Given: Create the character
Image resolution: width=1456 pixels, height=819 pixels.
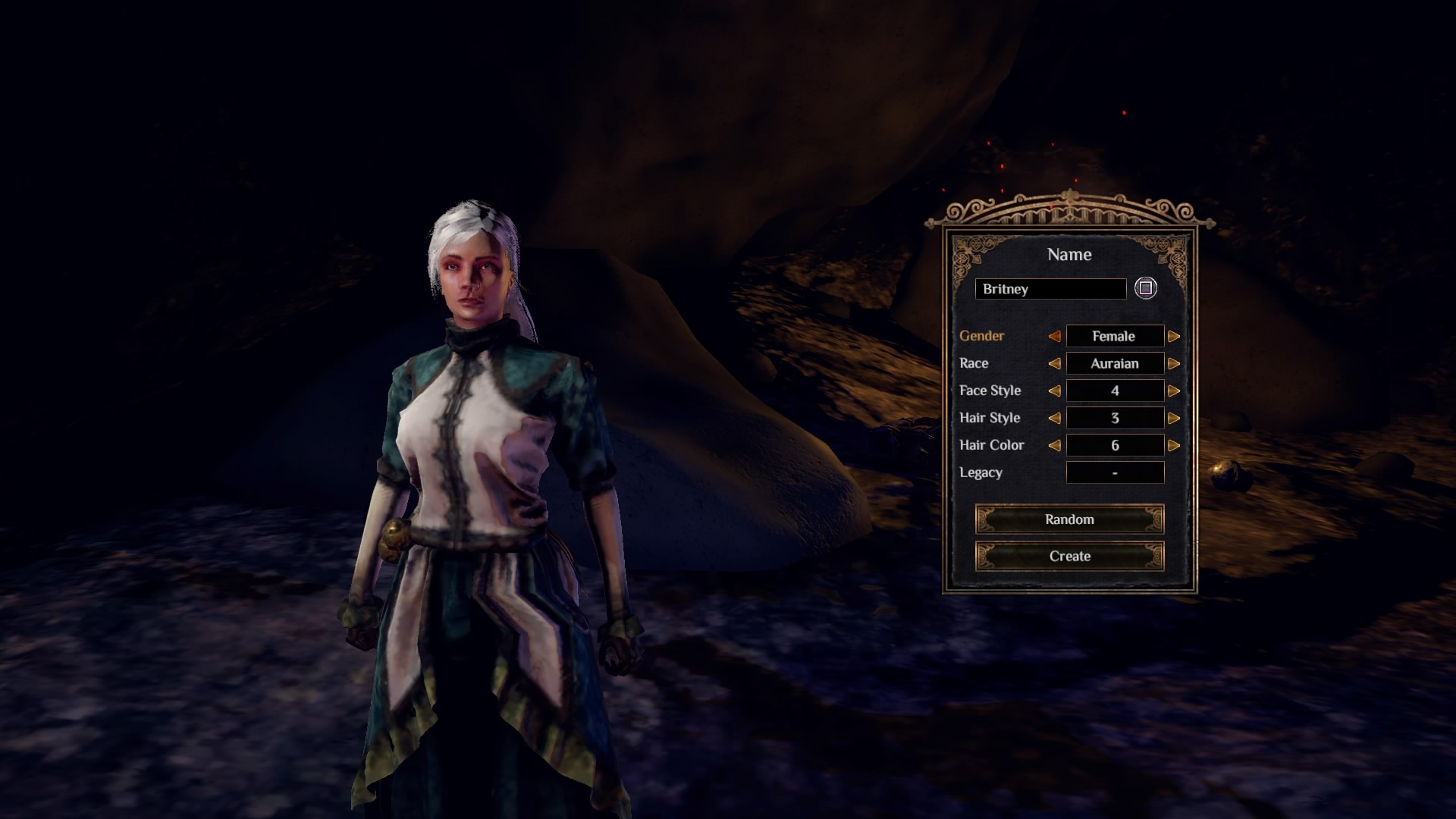Looking at the screenshot, I should click(1069, 556).
